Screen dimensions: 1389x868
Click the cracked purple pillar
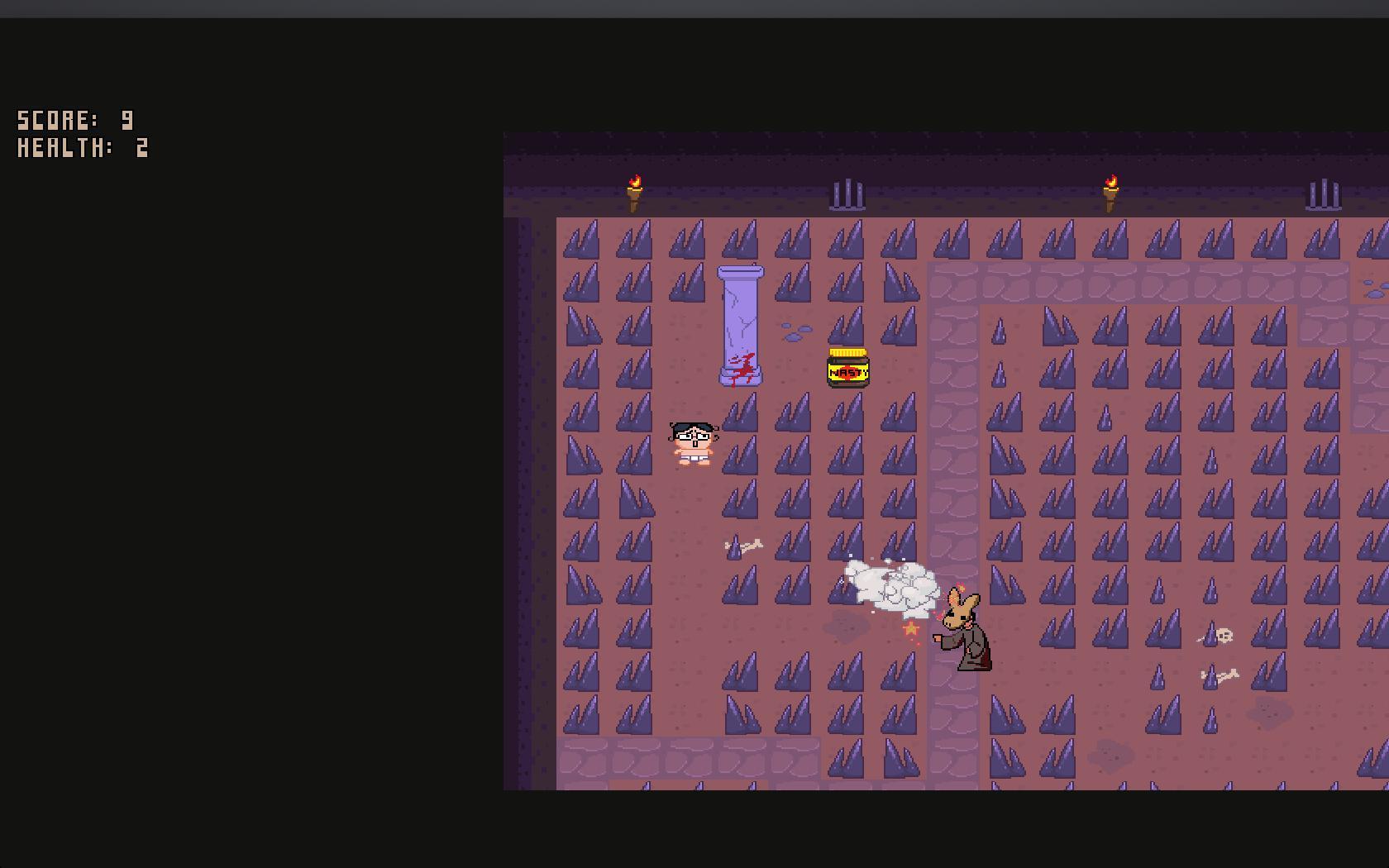click(x=741, y=322)
